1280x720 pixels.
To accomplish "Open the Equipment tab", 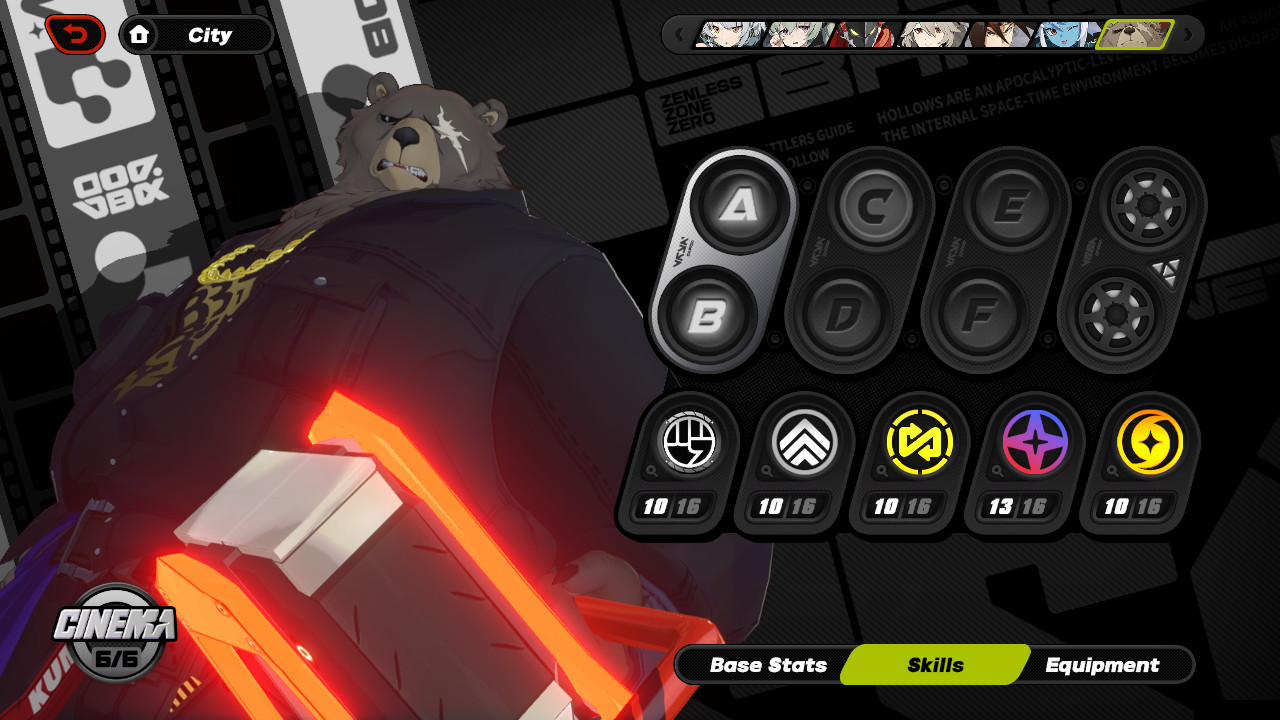I will (1103, 665).
